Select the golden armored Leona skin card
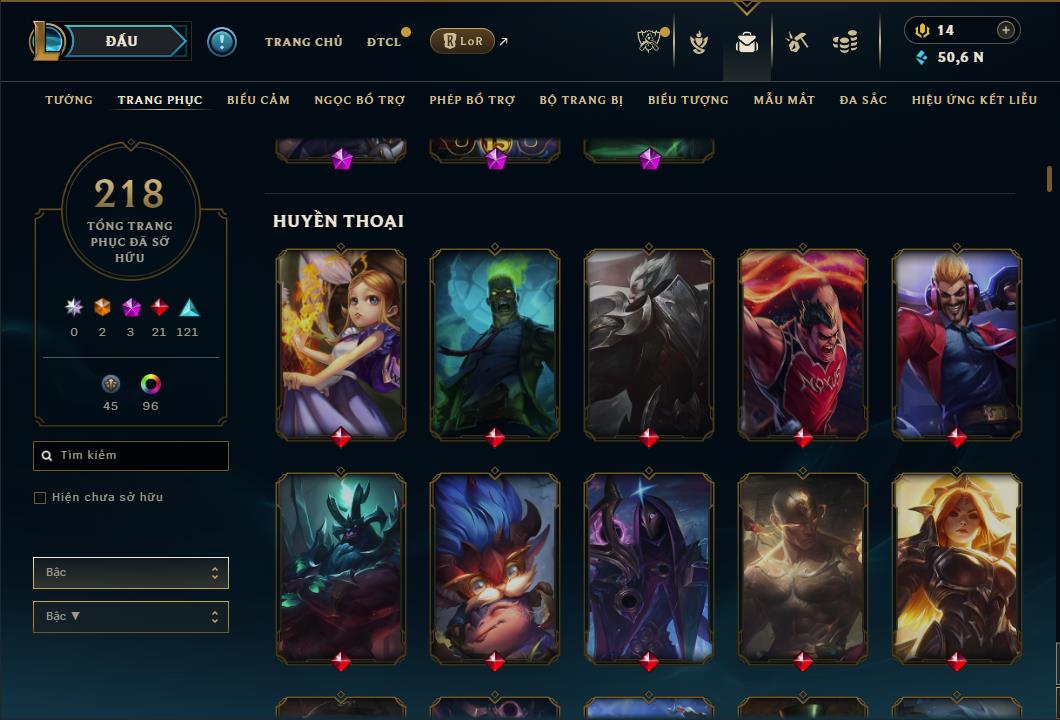 (x=957, y=567)
